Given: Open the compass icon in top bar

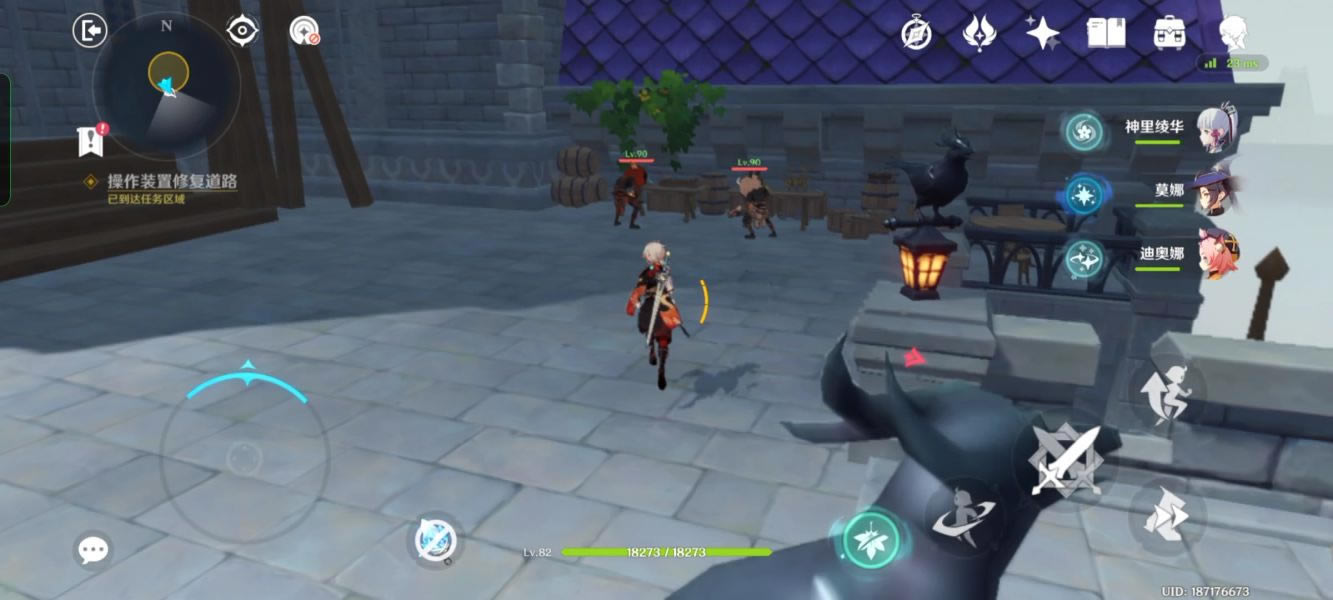Looking at the screenshot, I should (916, 33).
